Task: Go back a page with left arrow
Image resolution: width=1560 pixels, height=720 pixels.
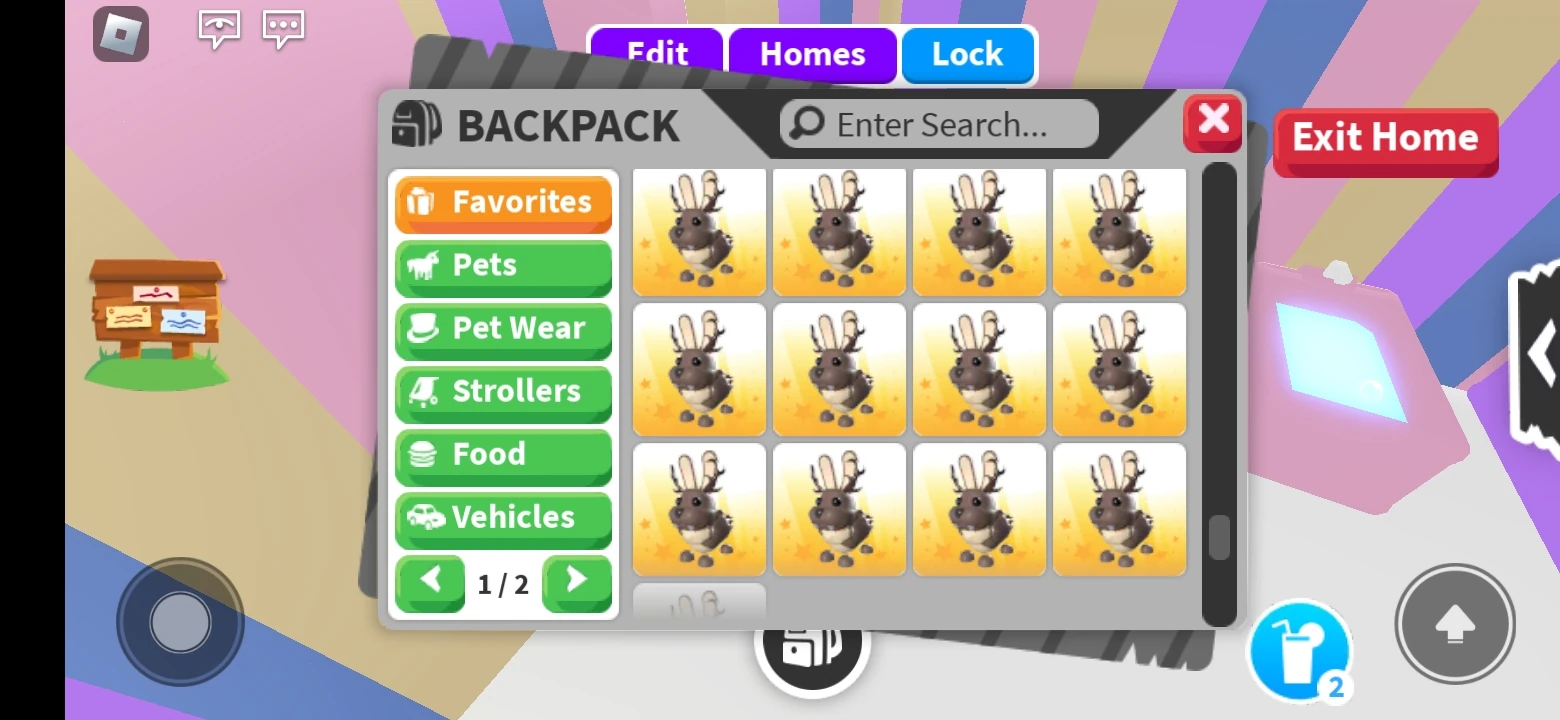Action: point(430,584)
